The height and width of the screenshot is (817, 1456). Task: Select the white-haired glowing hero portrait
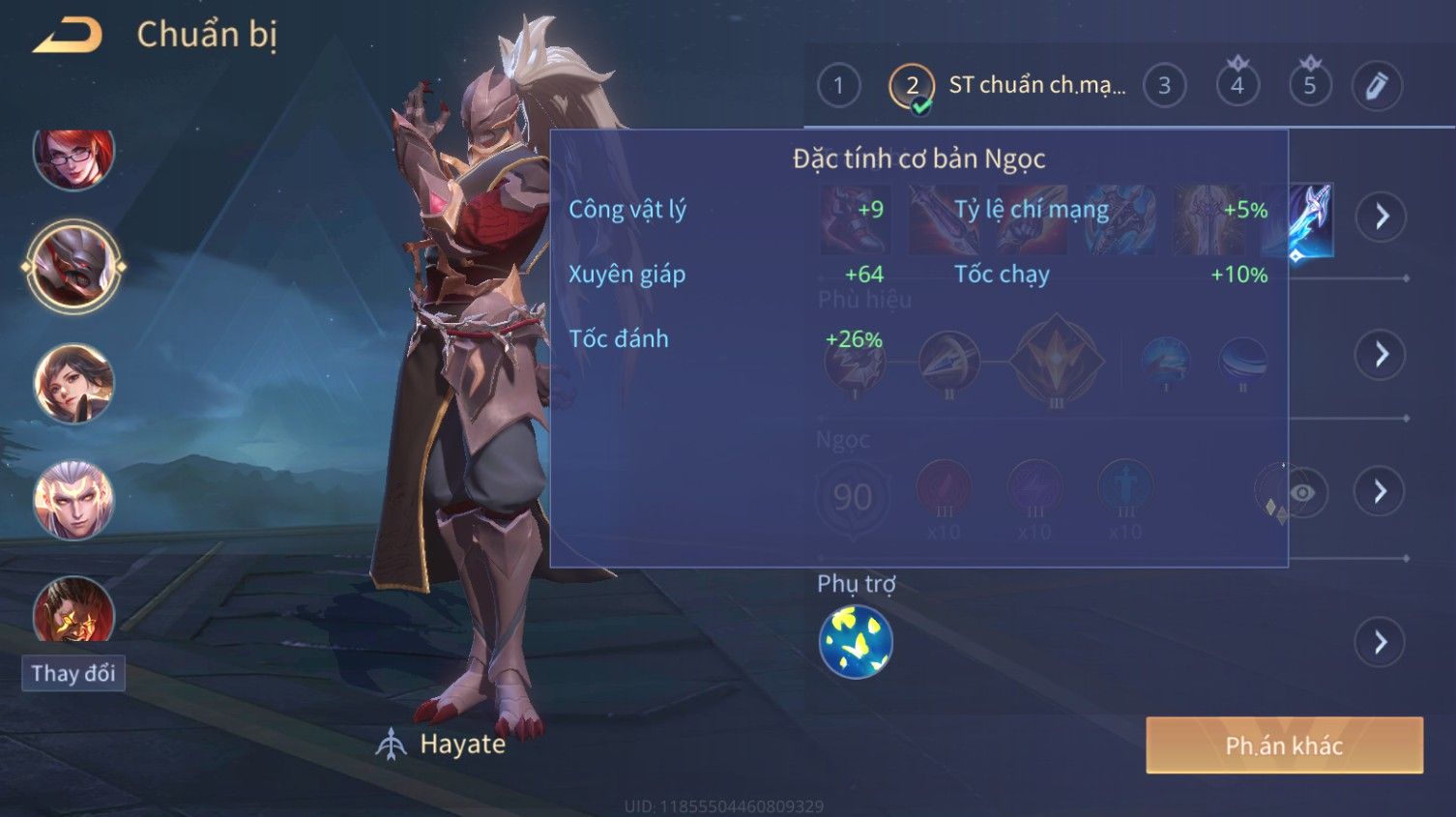click(x=73, y=500)
